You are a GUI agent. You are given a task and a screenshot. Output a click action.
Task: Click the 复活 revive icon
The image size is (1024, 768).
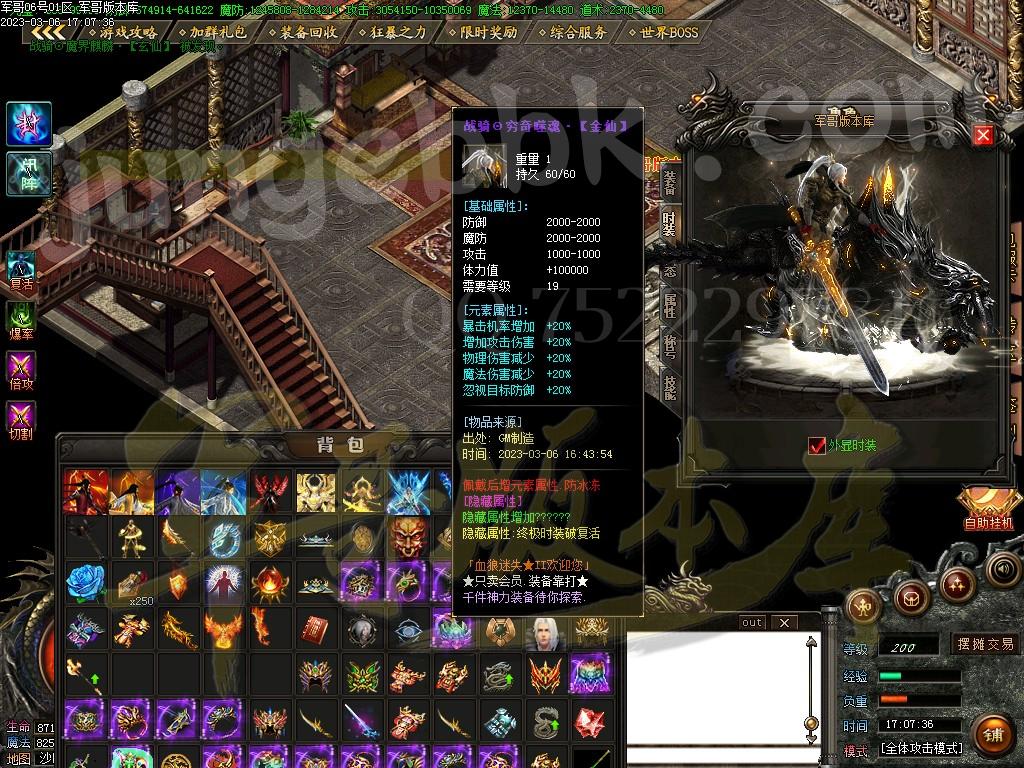tap(21, 268)
